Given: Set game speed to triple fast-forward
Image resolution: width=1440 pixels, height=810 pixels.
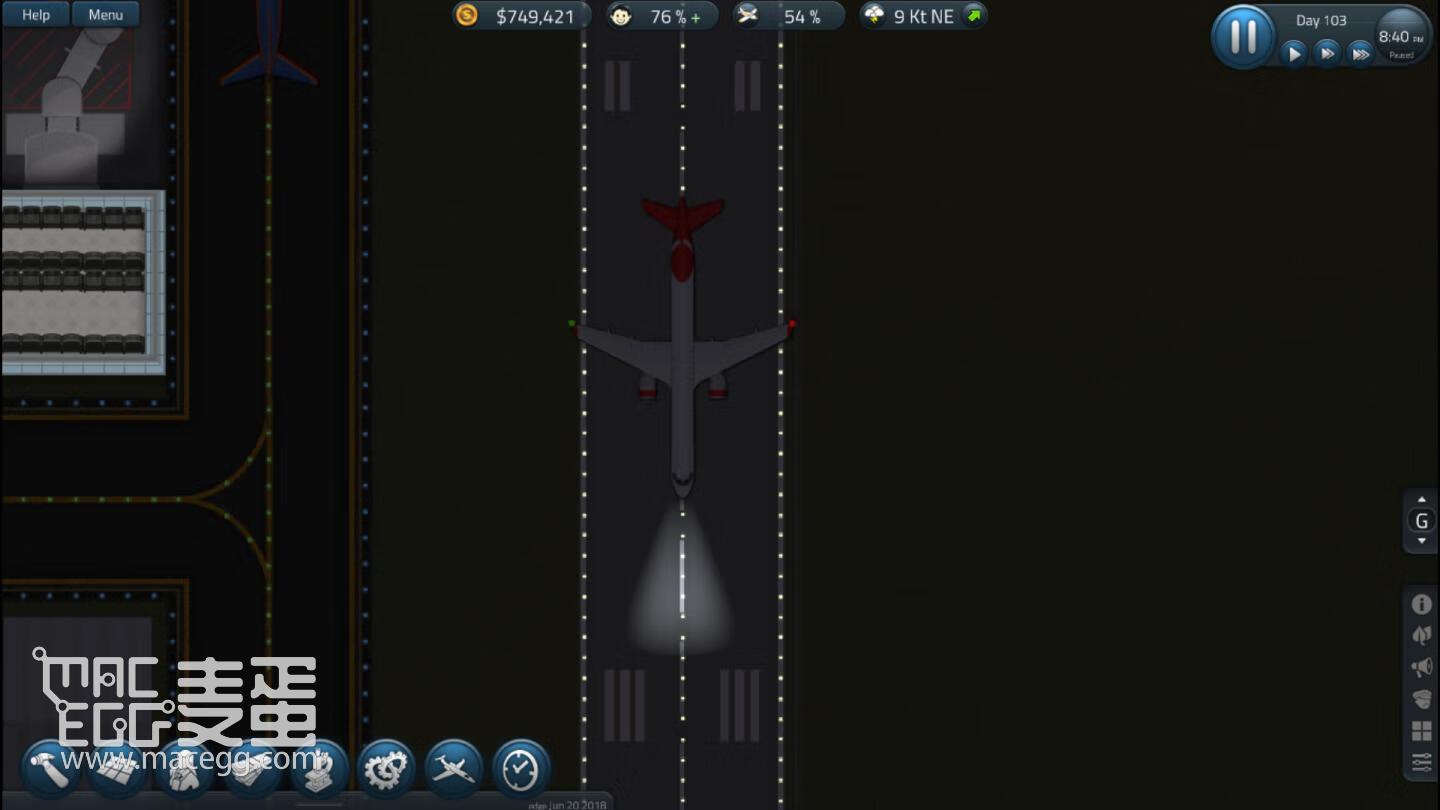Looking at the screenshot, I should click(x=1360, y=54).
